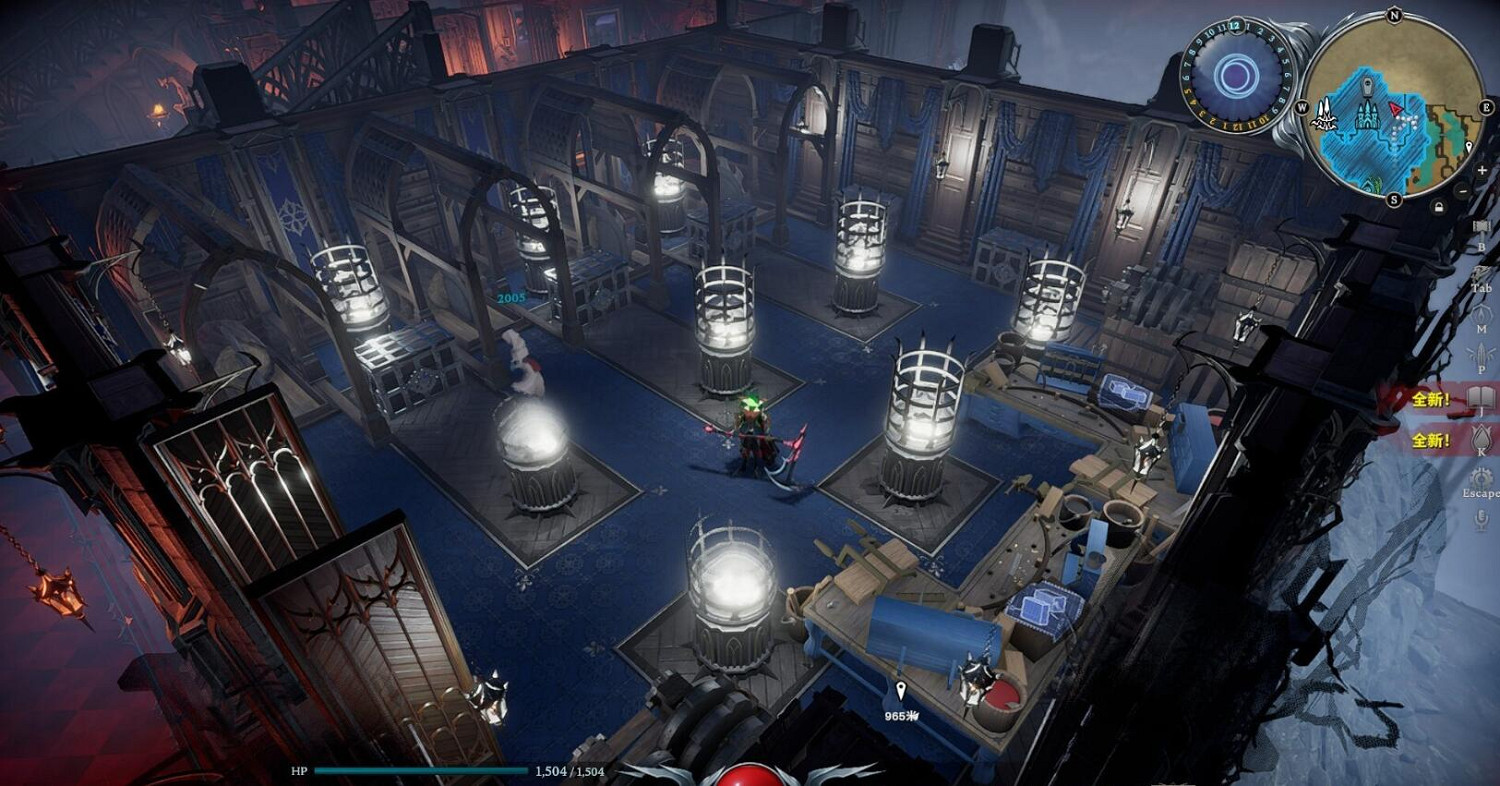Zoom in the minimap with plus button

click(1481, 171)
